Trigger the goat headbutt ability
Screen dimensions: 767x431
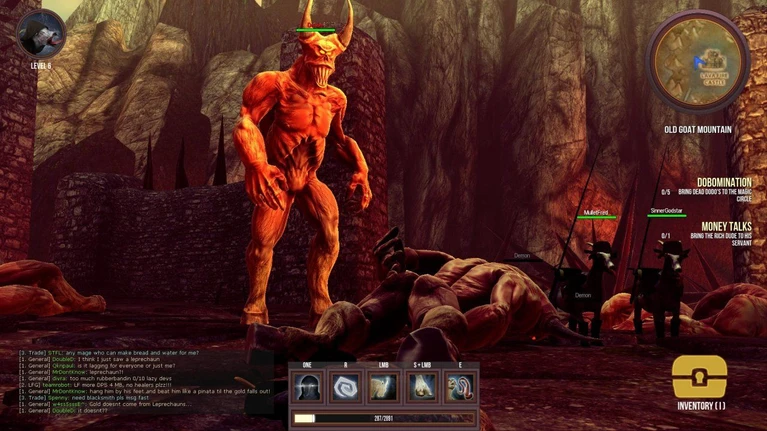point(384,388)
